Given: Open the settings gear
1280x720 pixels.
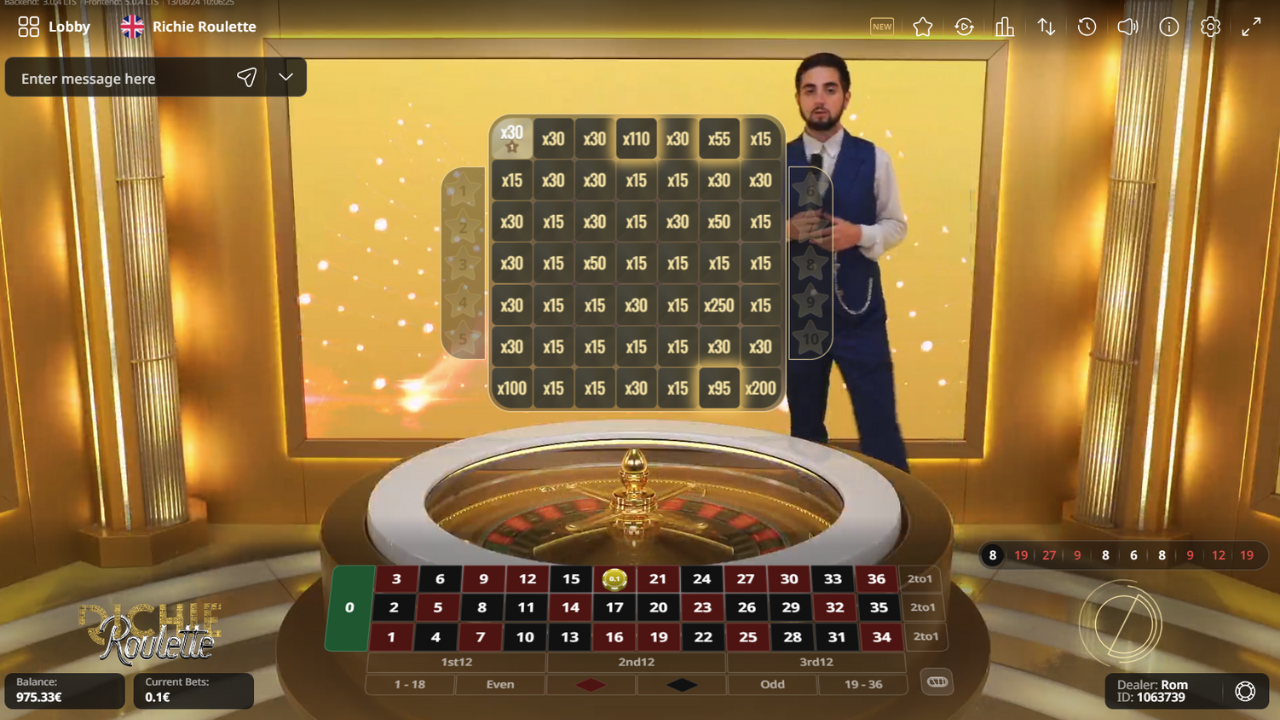Looking at the screenshot, I should point(1210,27).
